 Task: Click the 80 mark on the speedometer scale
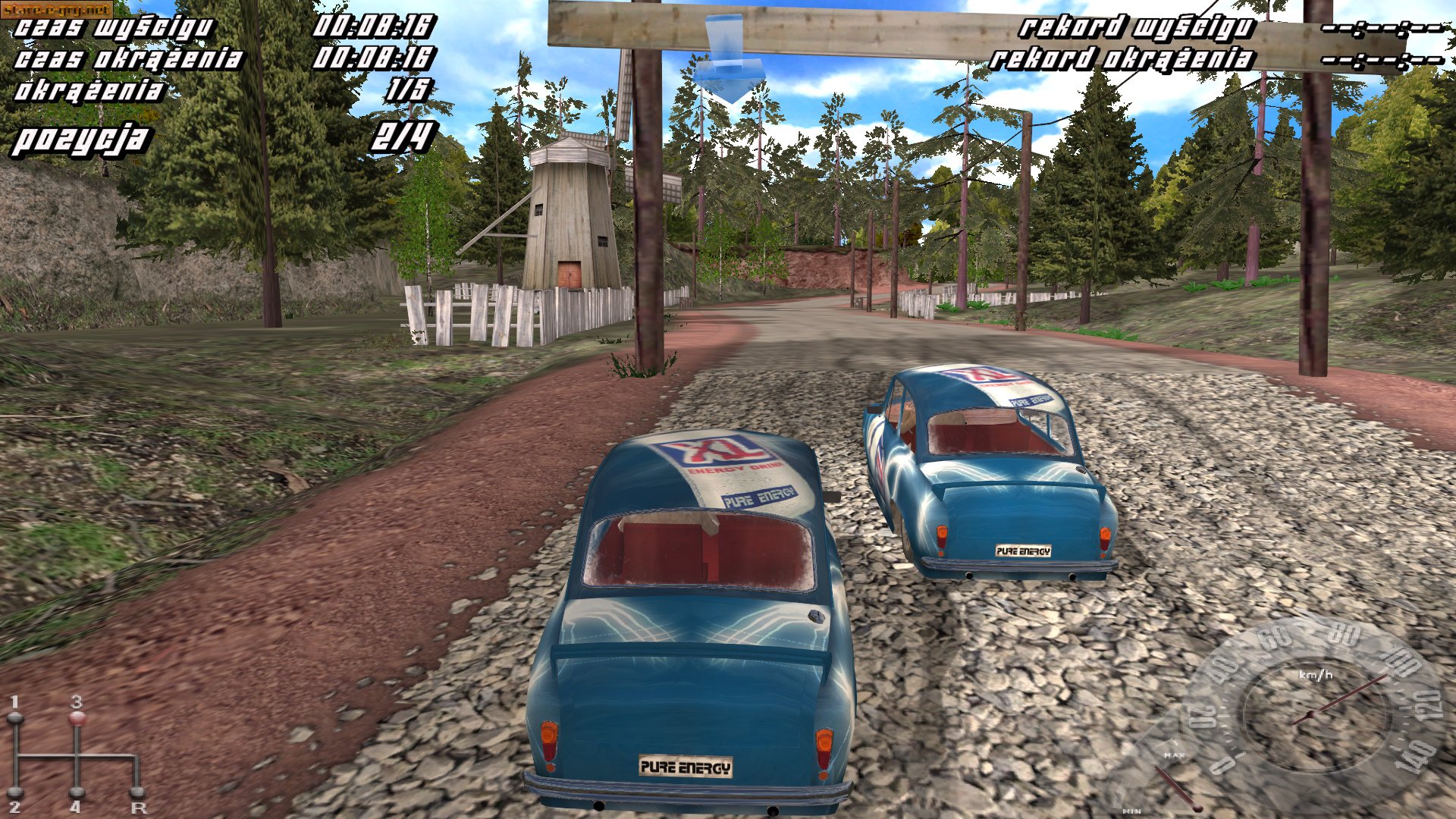pos(1342,634)
